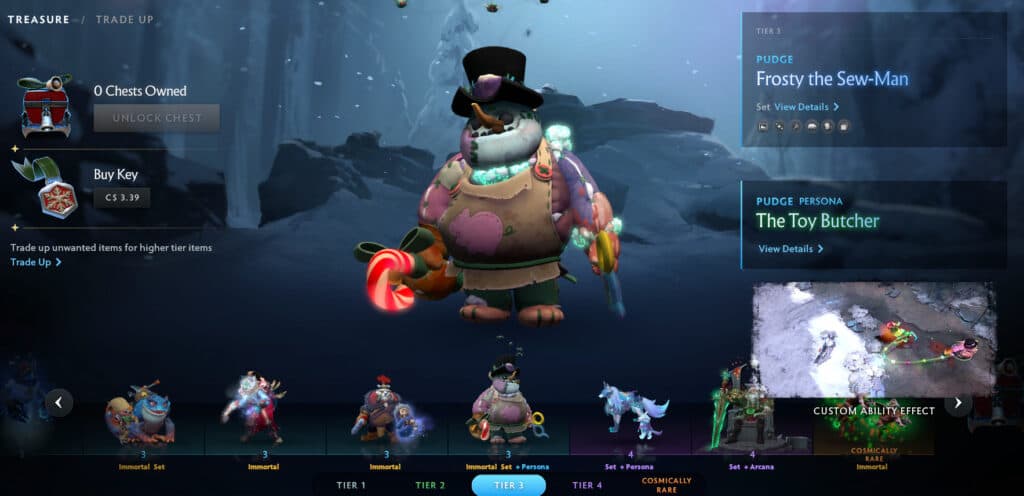Open the Tier 4 tab
The height and width of the screenshot is (496, 1024).
pos(587,485)
